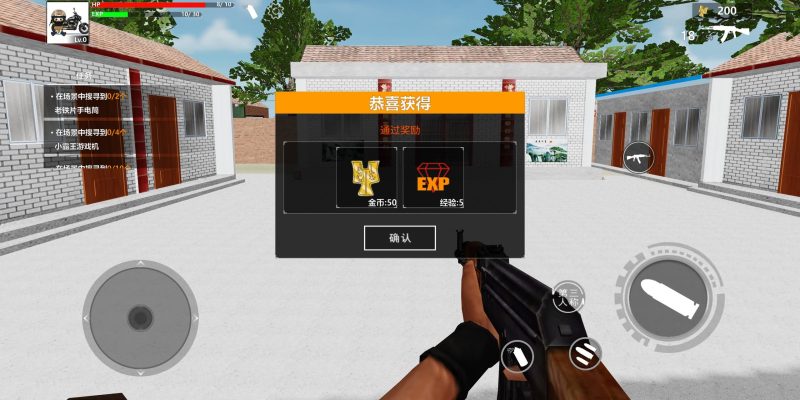Select the EXP reward tile
This screenshot has width=800, height=400.
click(x=433, y=178)
